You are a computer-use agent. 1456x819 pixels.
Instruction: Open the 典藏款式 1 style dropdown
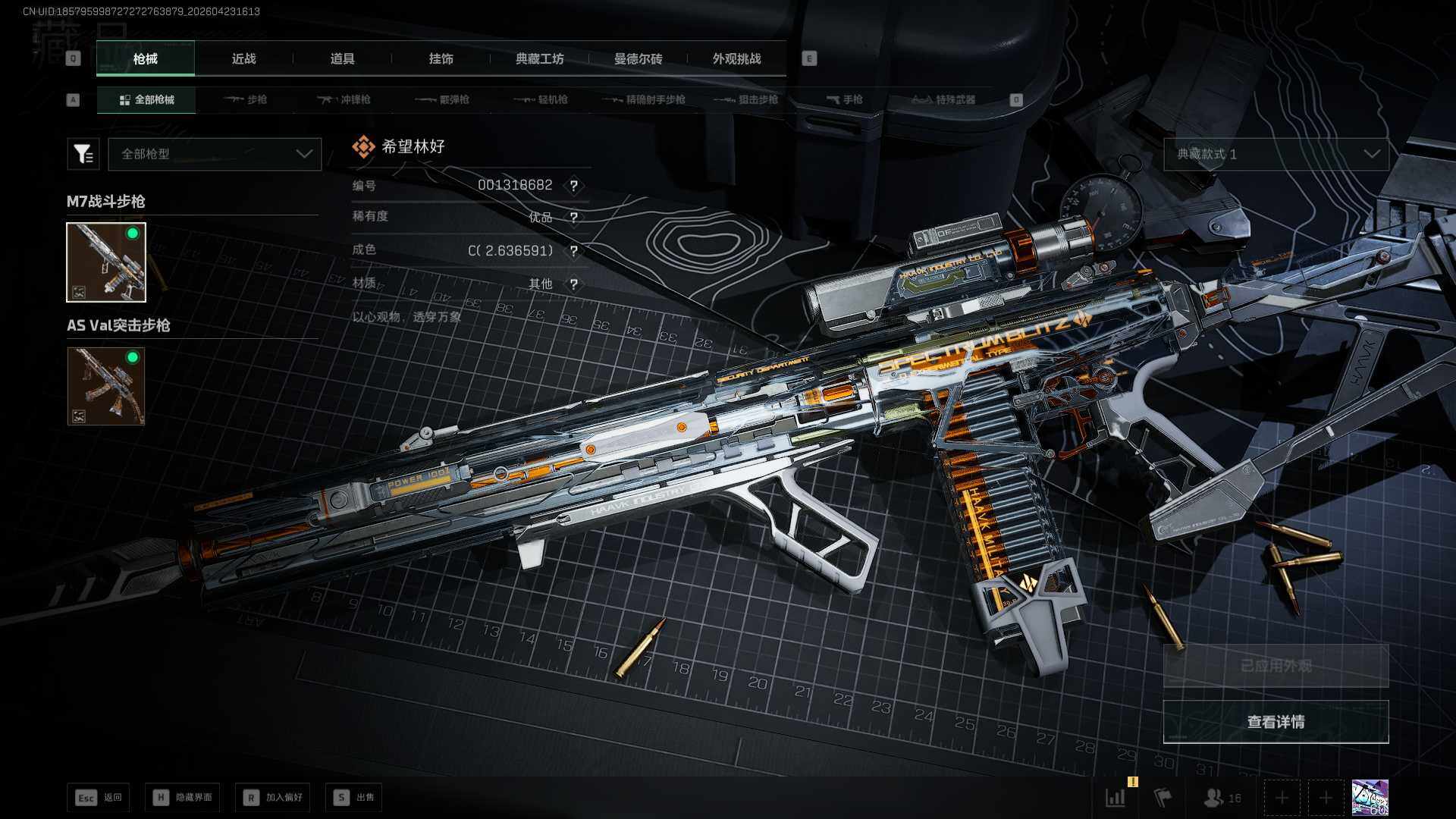[x=1276, y=154]
